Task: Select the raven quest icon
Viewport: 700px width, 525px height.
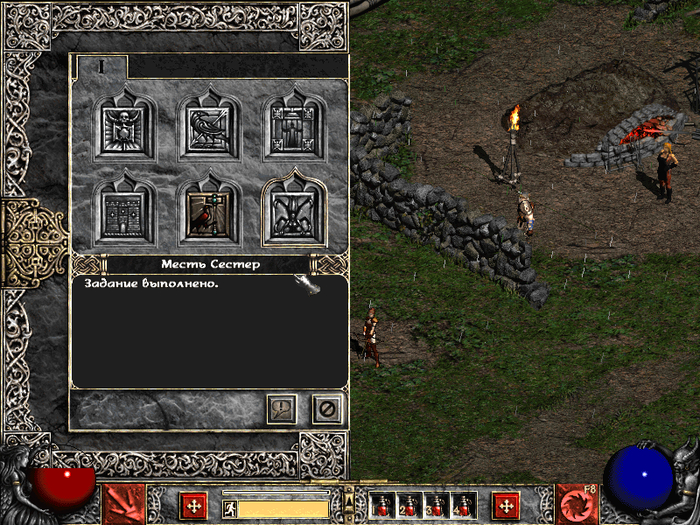Action: [210, 128]
